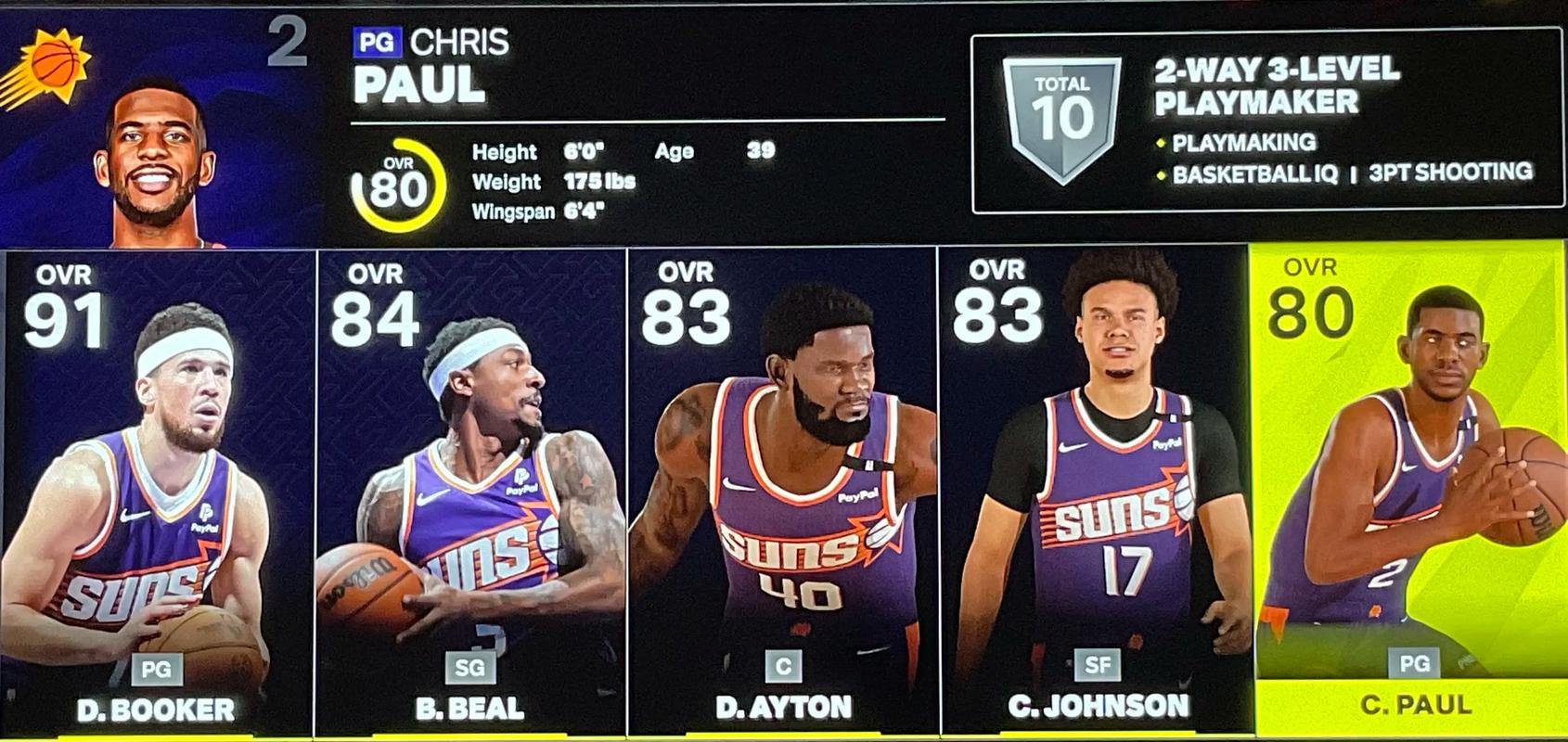The width and height of the screenshot is (1568, 742).
Task: Select the D. Booker player card
Action: 156,492
